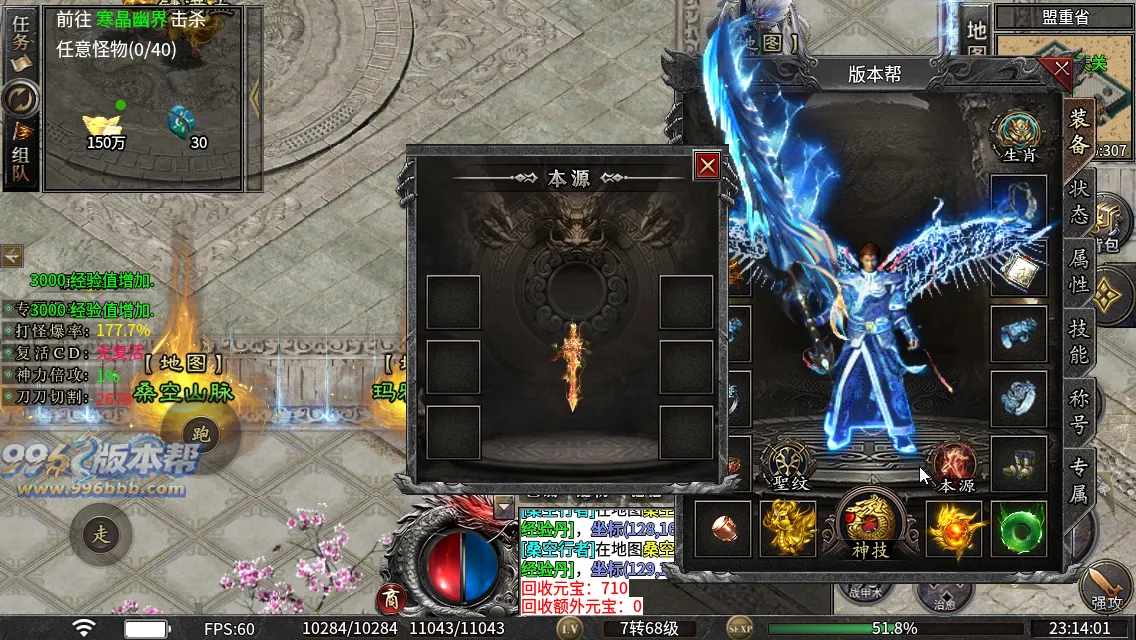This screenshot has height=640, width=1136.
Task: Switch to the 专属 tab
Action: click(x=1080, y=481)
